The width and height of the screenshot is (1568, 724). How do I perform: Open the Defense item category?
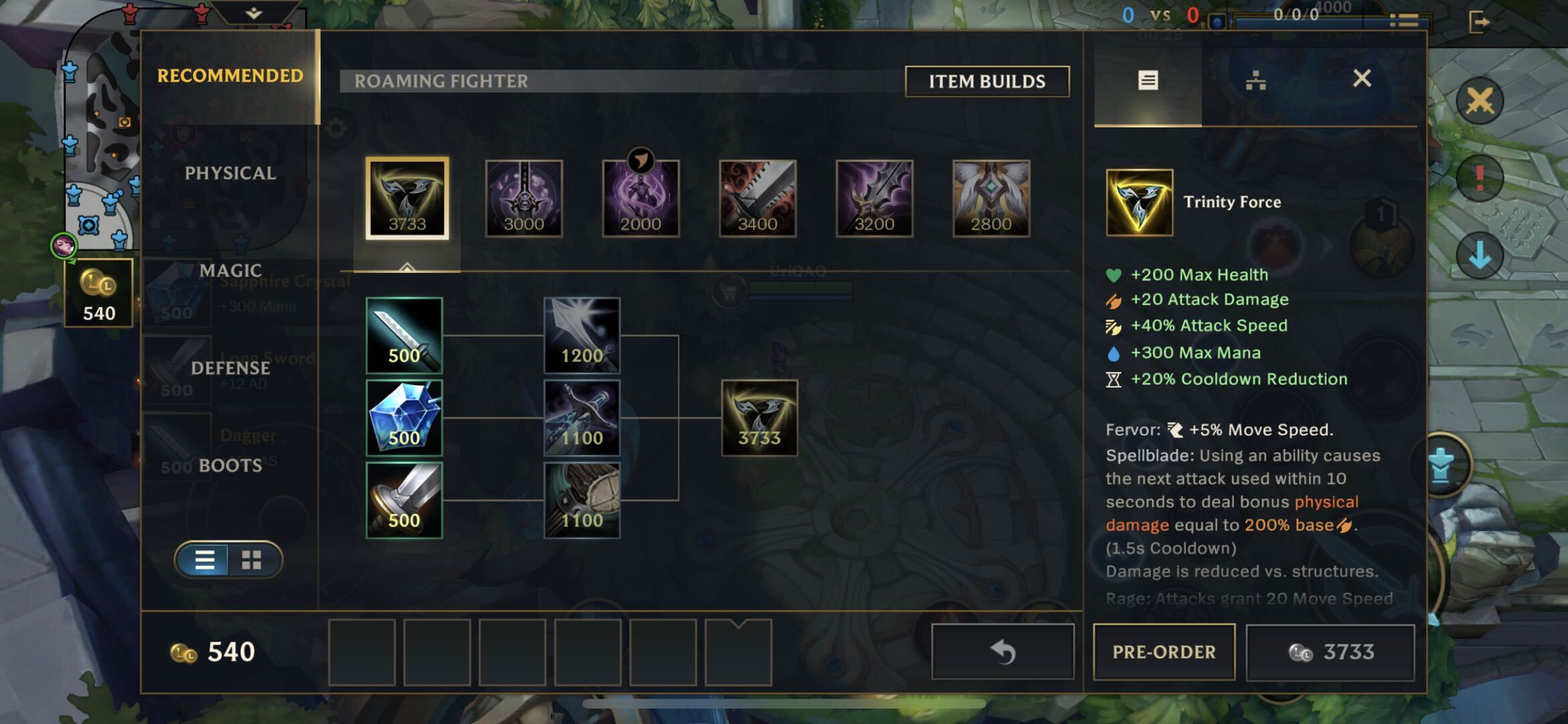(x=230, y=368)
